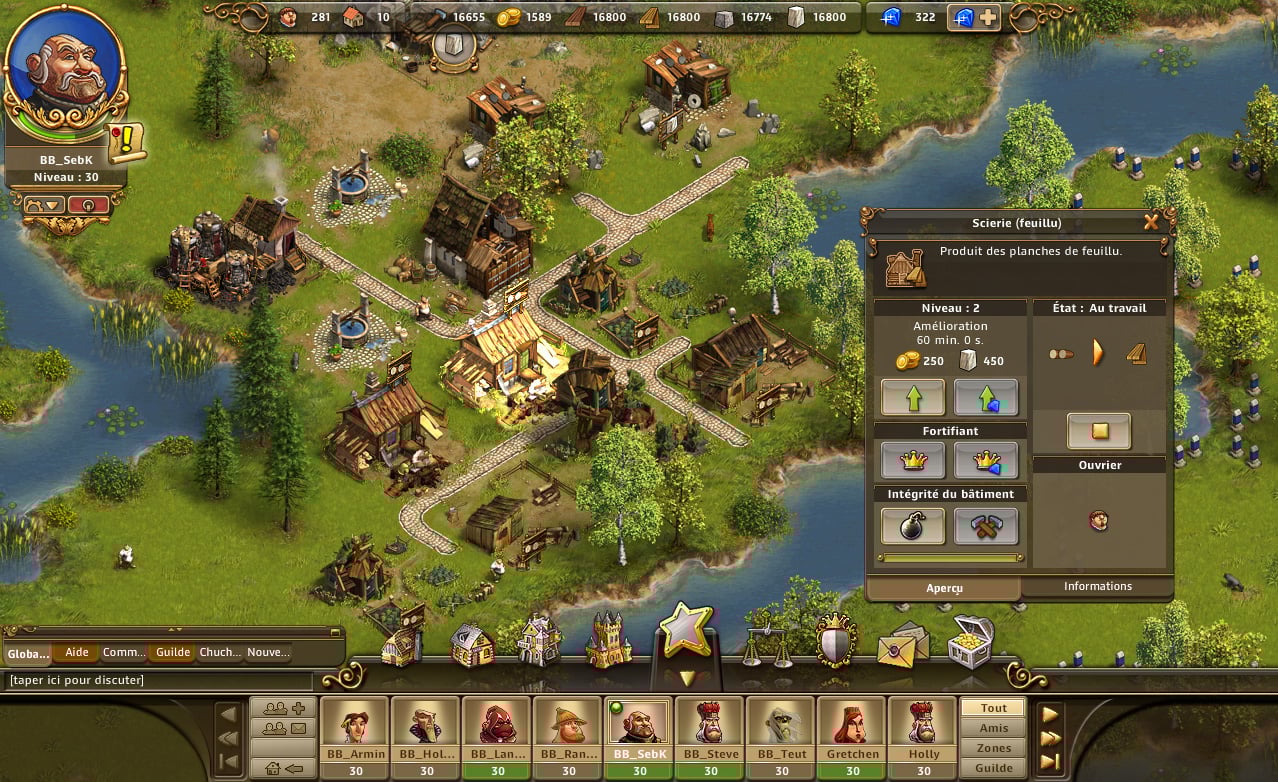Image resolution: width=1278 pixels, height=782 pixels.
Task: Buy more gems with the plus button
Action: (x=987, y=17)
